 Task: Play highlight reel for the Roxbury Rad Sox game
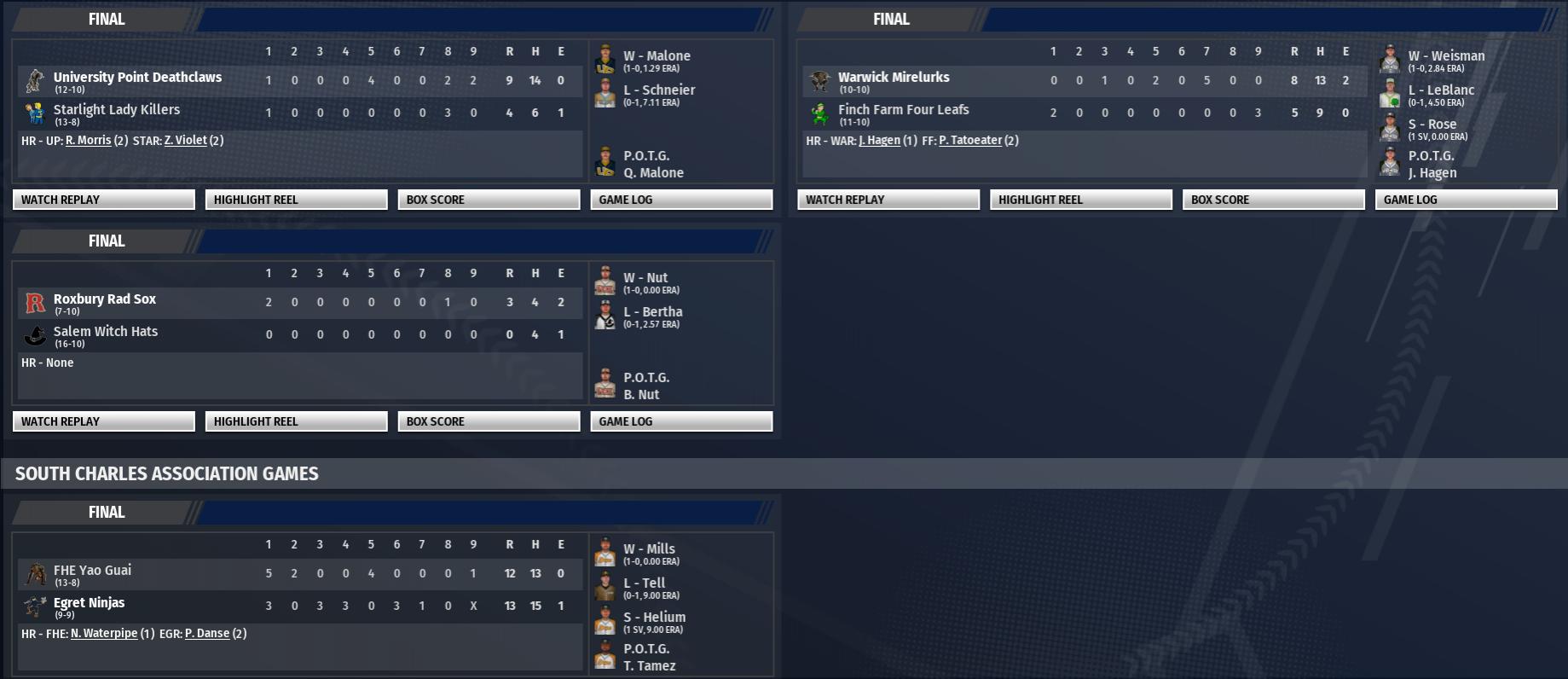(x=296, y=421)
